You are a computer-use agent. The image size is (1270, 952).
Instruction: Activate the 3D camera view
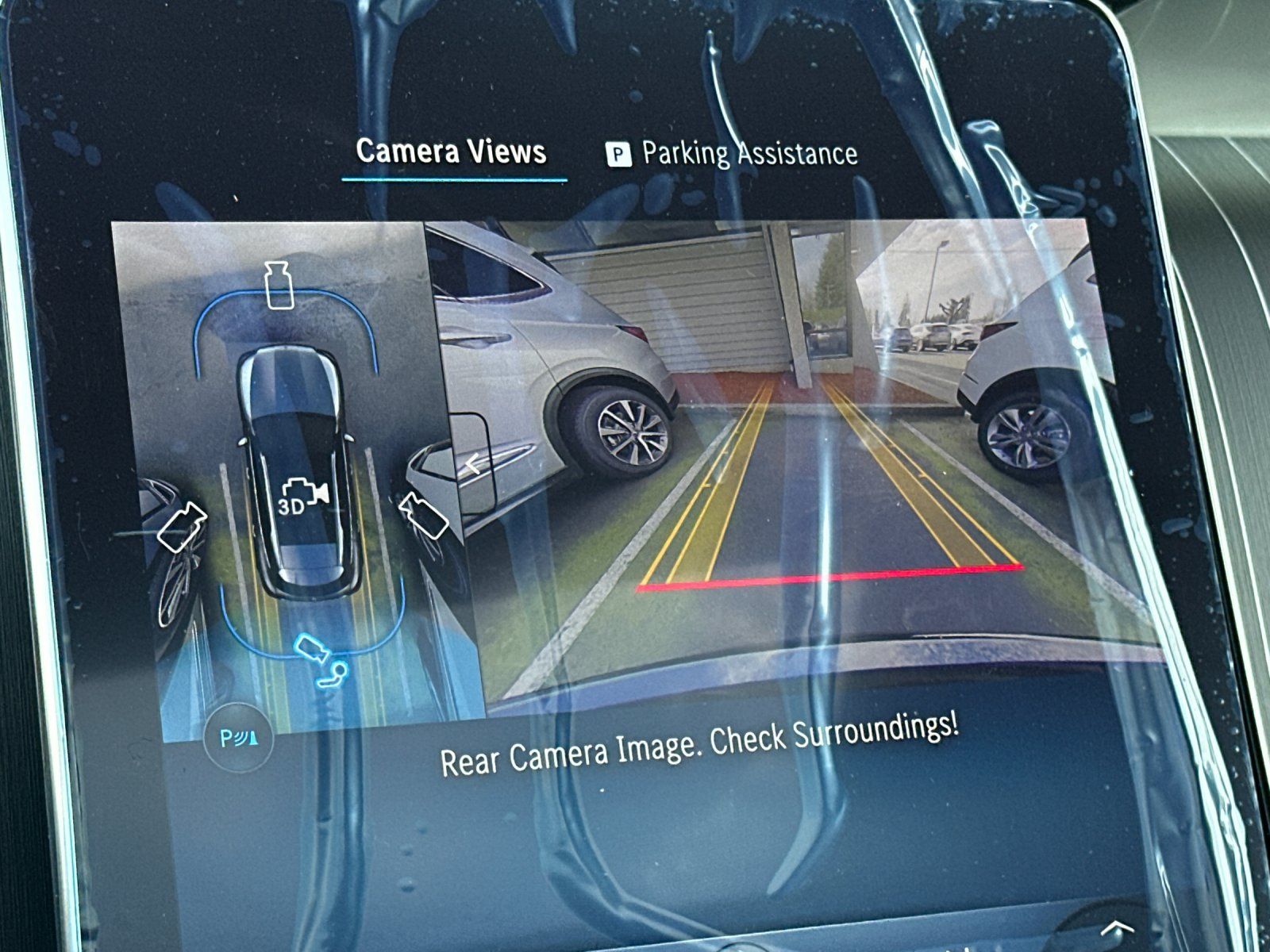click(x=302, y=497)
